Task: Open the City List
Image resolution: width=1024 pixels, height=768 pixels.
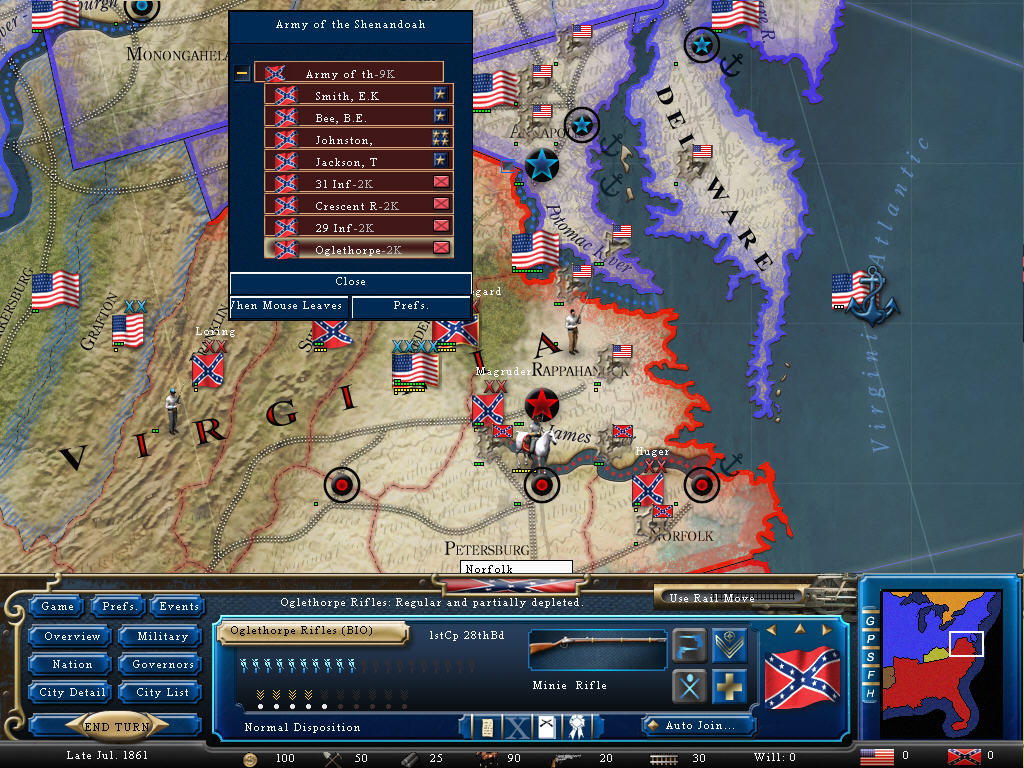Action: click(162, 692)
